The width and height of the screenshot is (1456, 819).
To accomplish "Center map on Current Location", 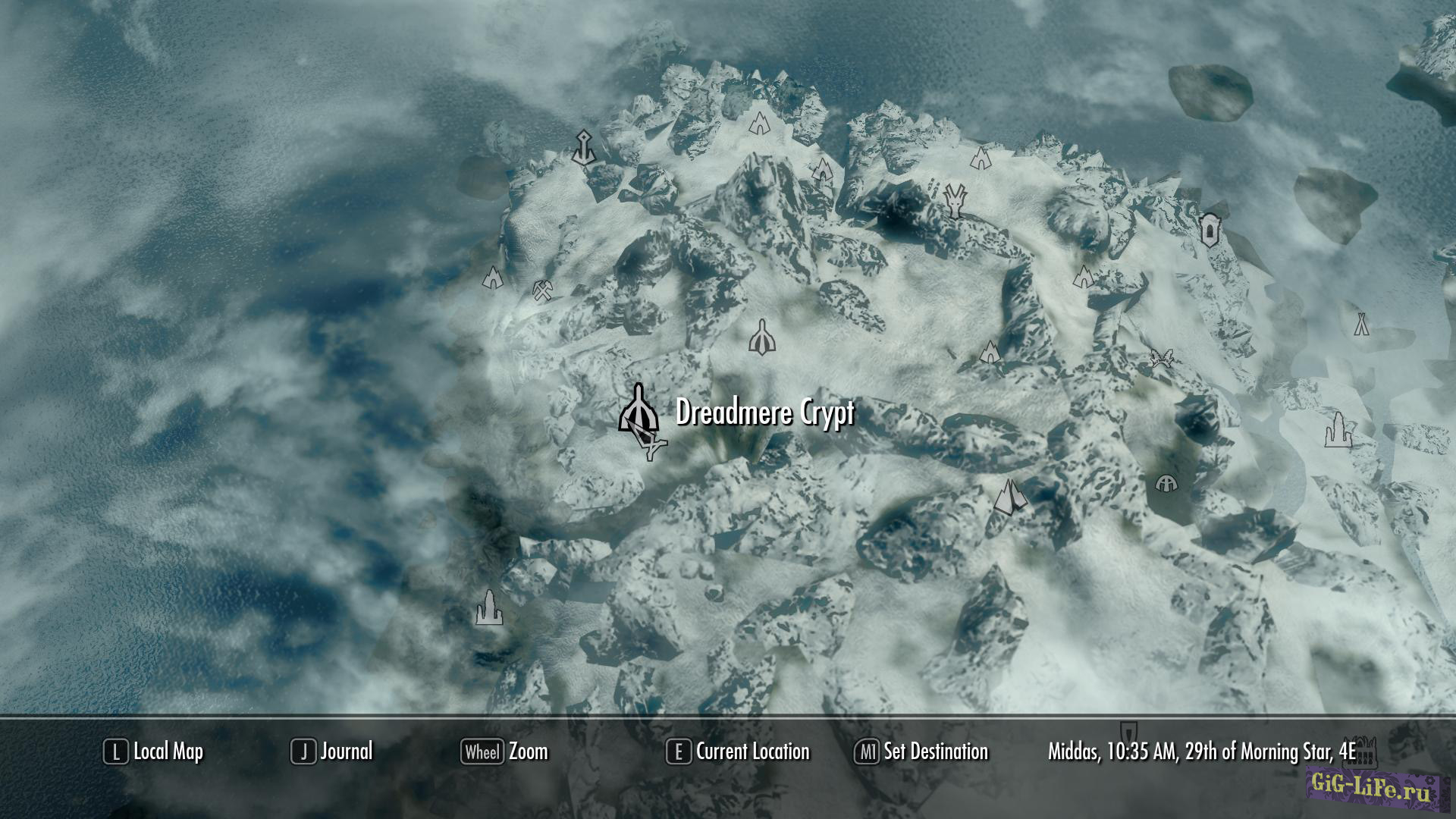I will pyautogui.click(x=738, y=752).
